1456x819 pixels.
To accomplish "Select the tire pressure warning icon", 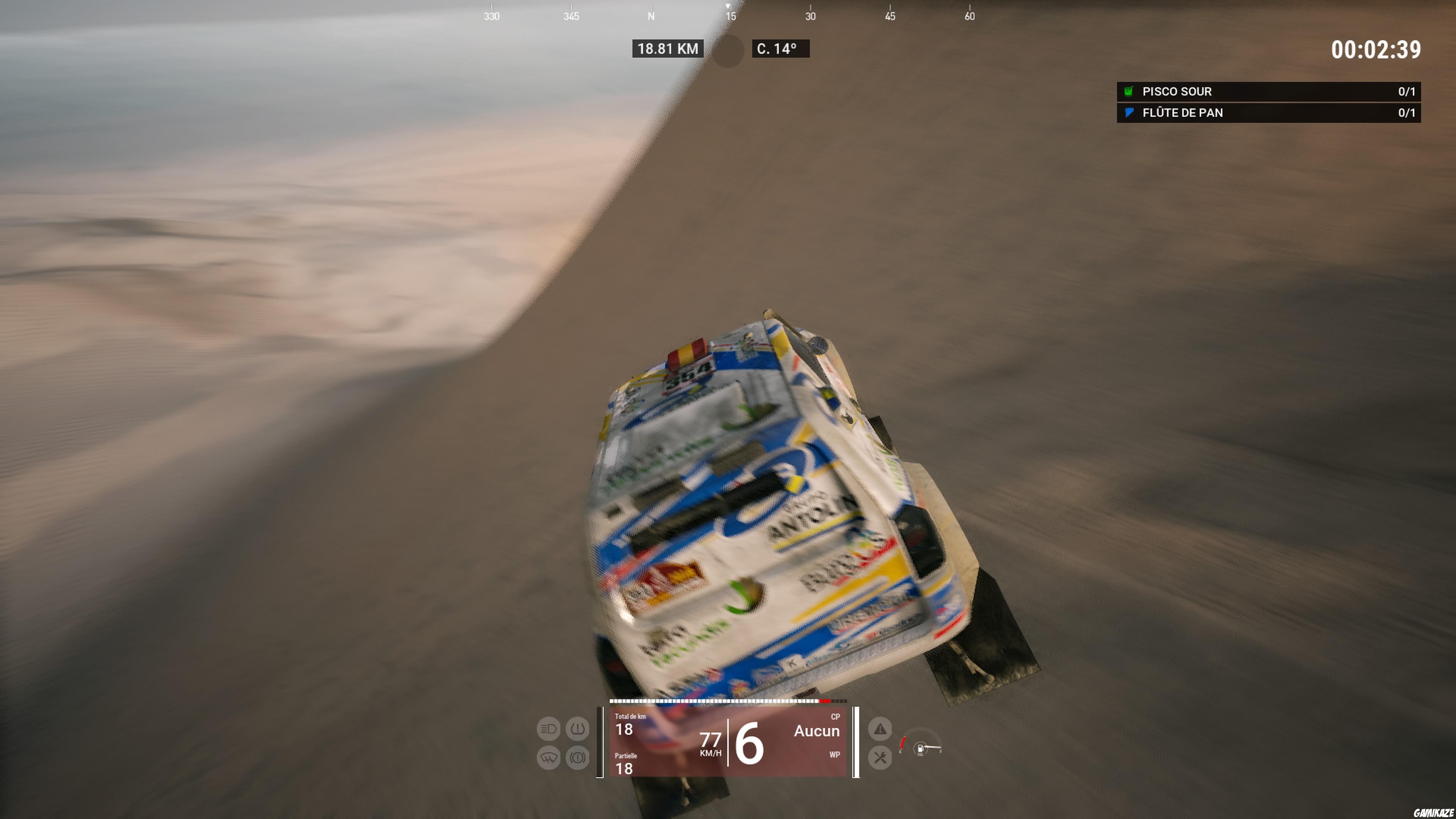I will click(577, 729).
